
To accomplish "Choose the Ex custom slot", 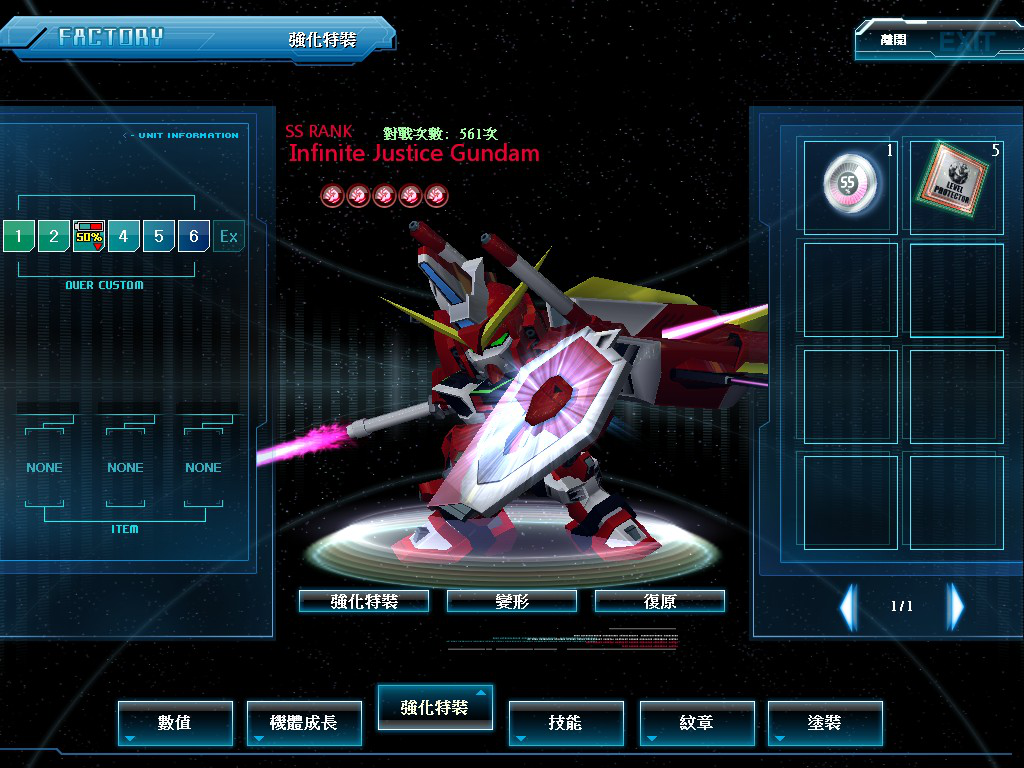I will (x=229, y=237).
